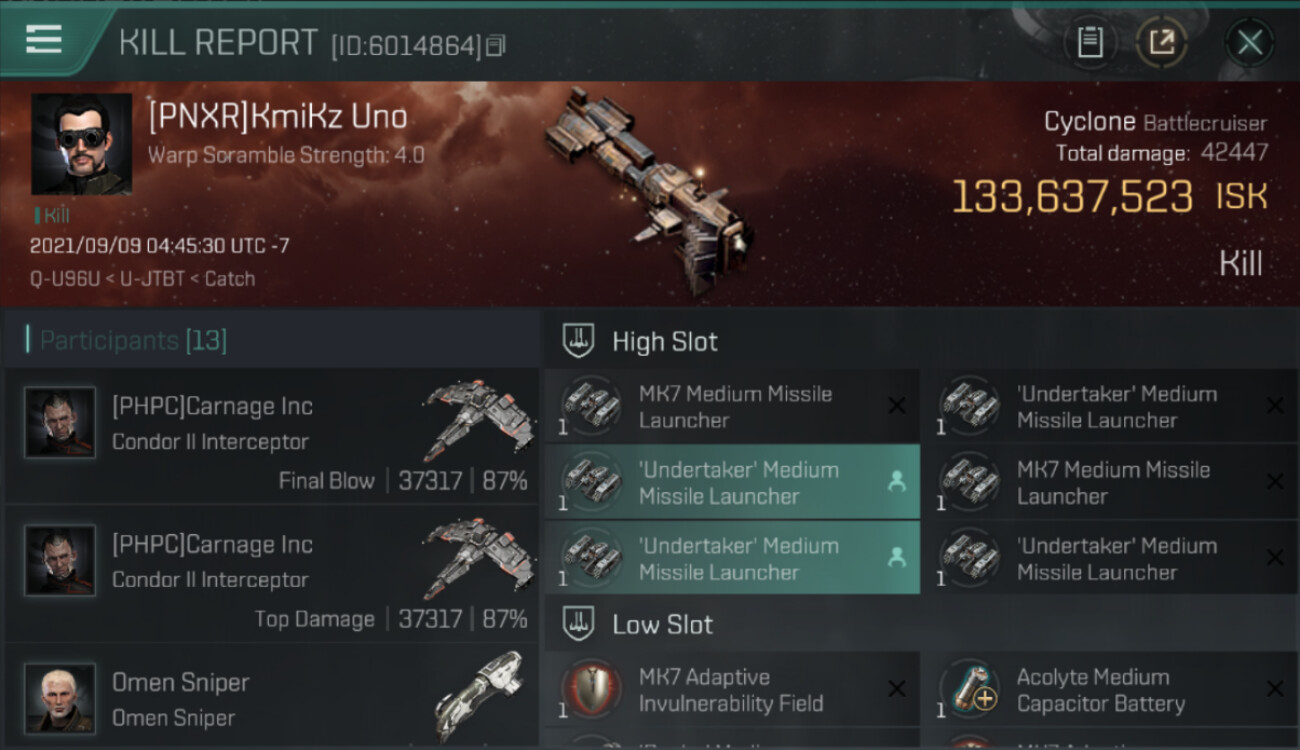This screenshot has height=750, width=1300.
Task: View KmiKz Uno's pilot portrait
Action: [x=81, y=144]
